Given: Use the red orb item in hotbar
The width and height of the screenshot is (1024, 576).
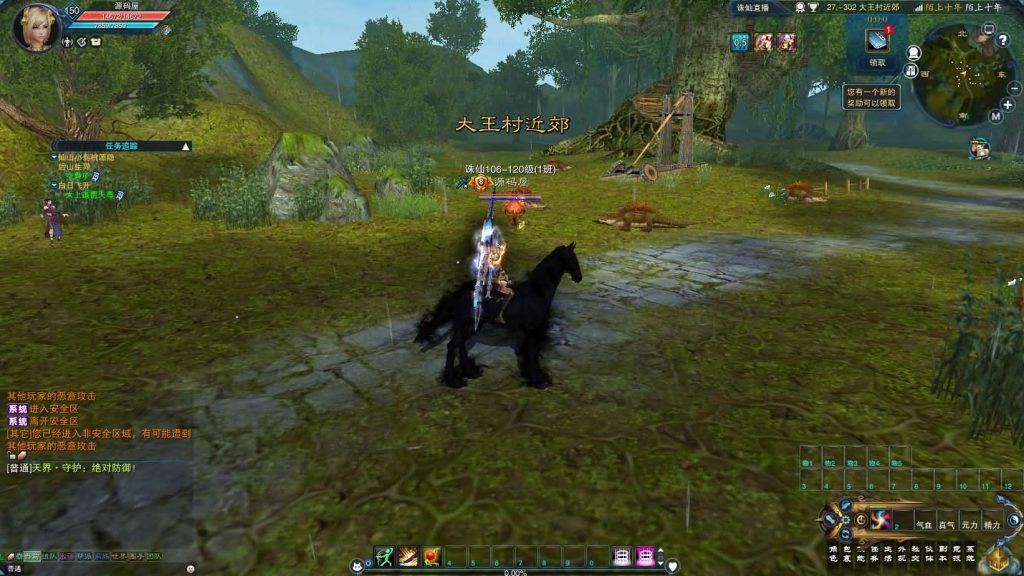Looking at the screenshot, I should (x=432, y=556).
